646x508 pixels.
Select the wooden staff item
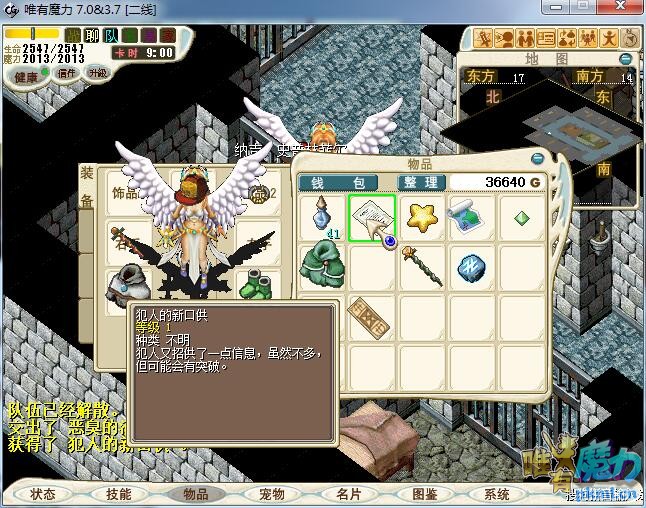click(x=422, y=265)
